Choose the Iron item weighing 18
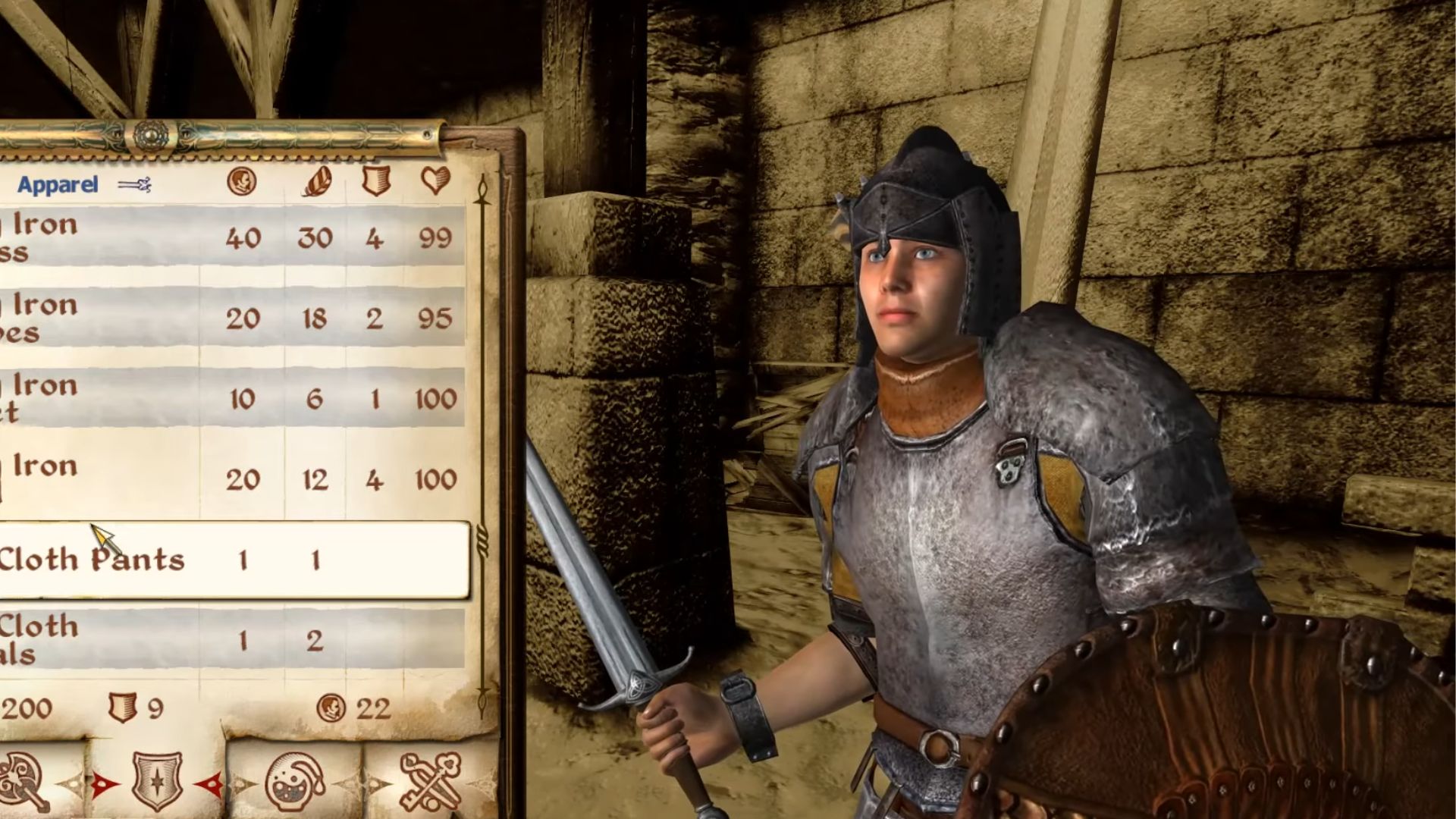The image size is (1456, 819). point(227,318)
